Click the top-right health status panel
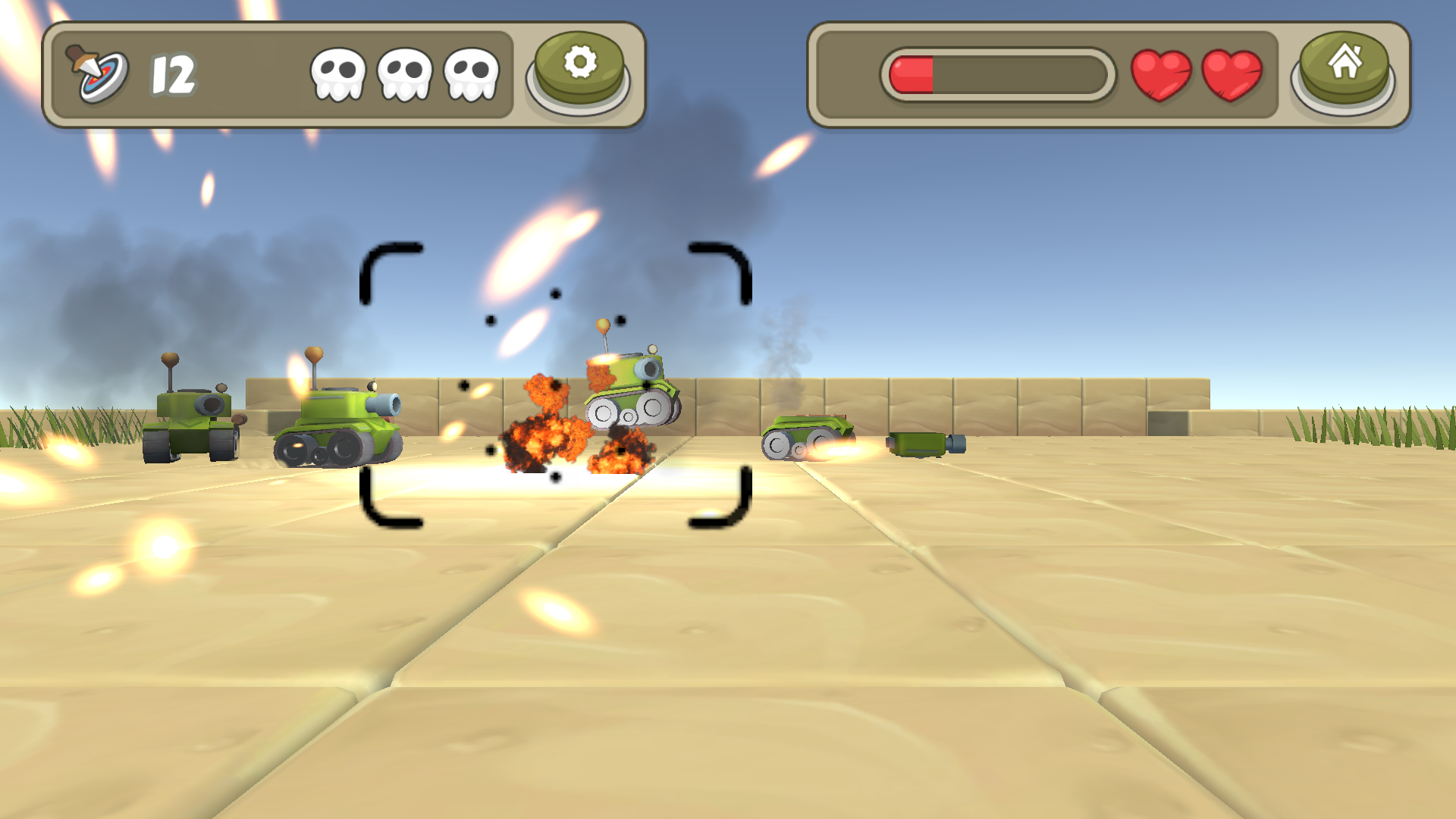The width and height of the screenshot is (1456, 819). 1107,74
